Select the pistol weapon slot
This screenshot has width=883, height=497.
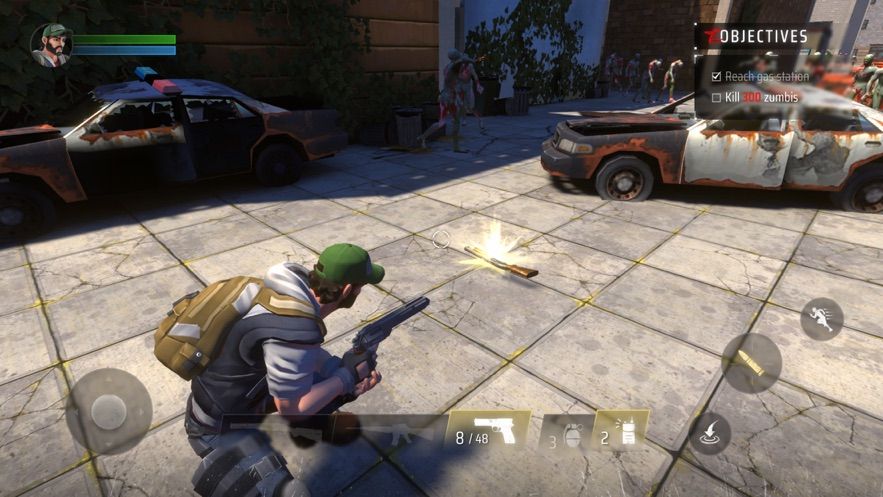tap(488, 431)
